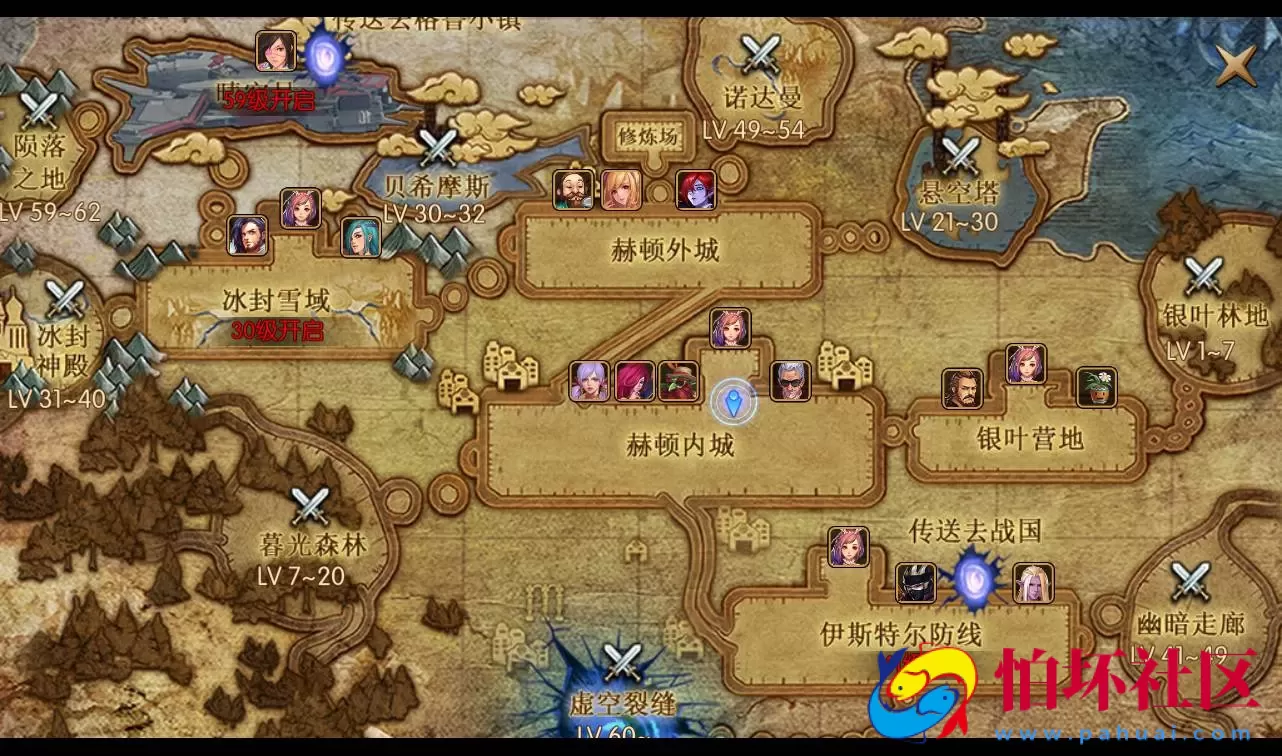The image size is (1282, 756).
Task: Select the bearded NPC above 赫顿外城
Action: 572,190
